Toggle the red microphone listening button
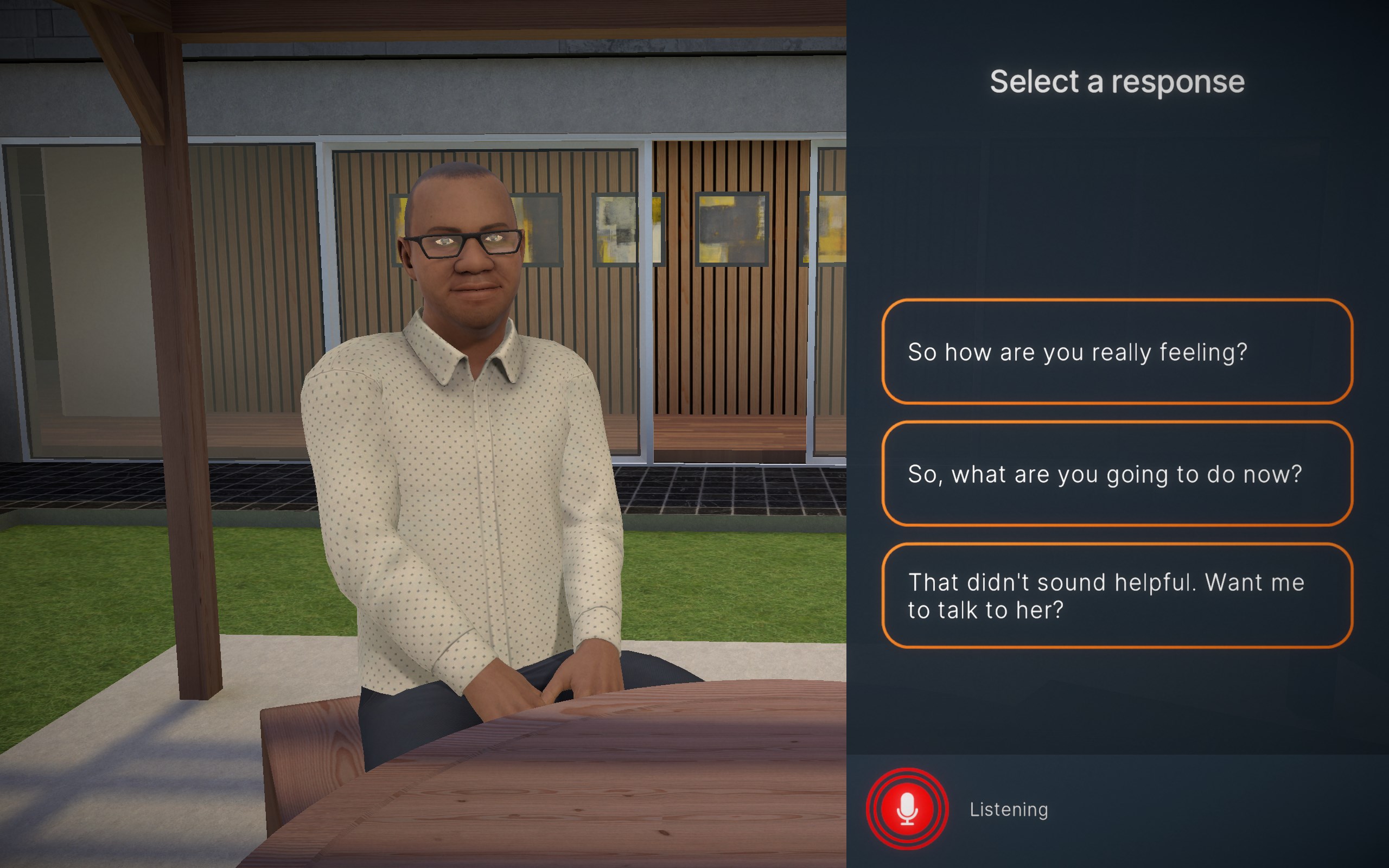 pos(907,809)
